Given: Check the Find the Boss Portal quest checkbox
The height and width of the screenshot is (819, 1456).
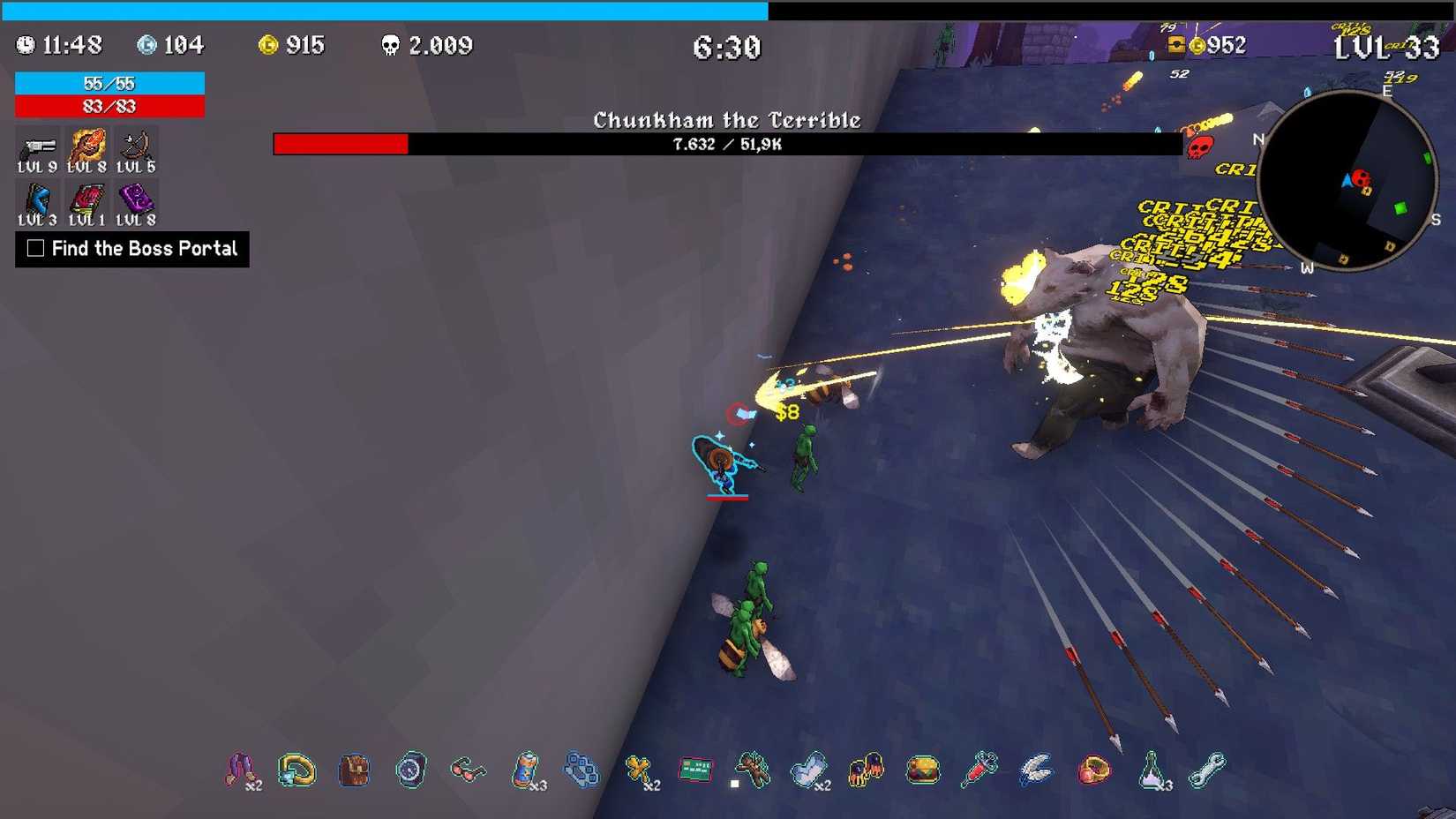Looking at the screenshot, I should click(x=34, y=249).
